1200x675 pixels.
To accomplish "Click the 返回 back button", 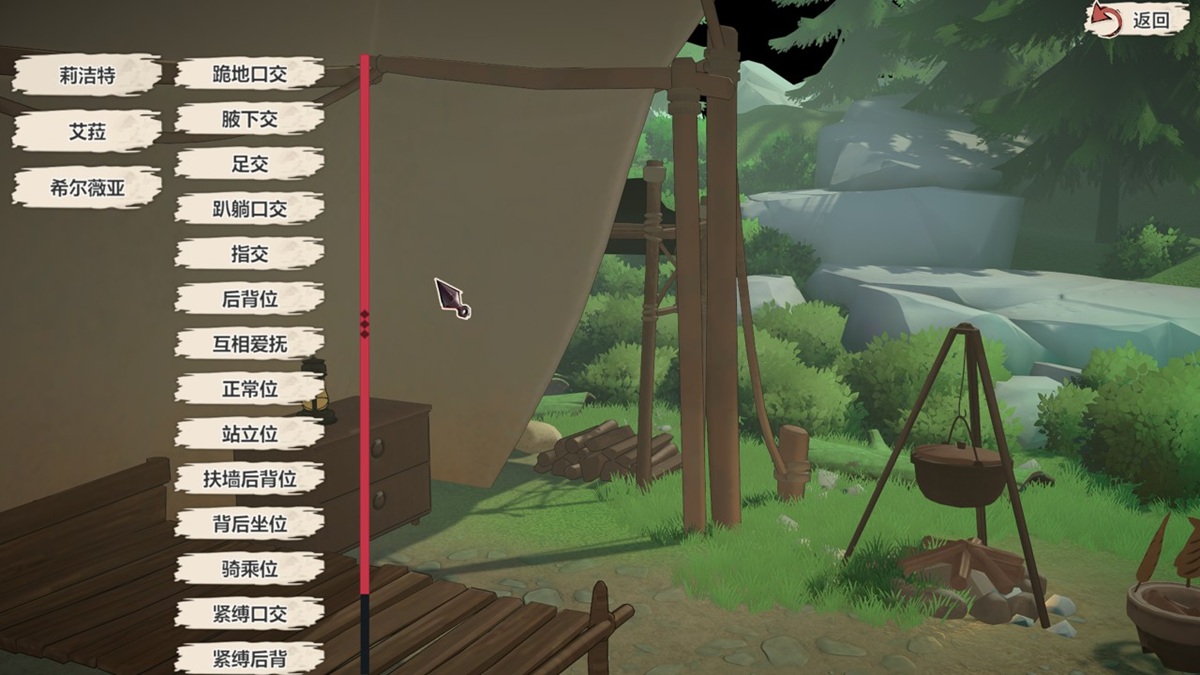I will tap(1138, 20).
